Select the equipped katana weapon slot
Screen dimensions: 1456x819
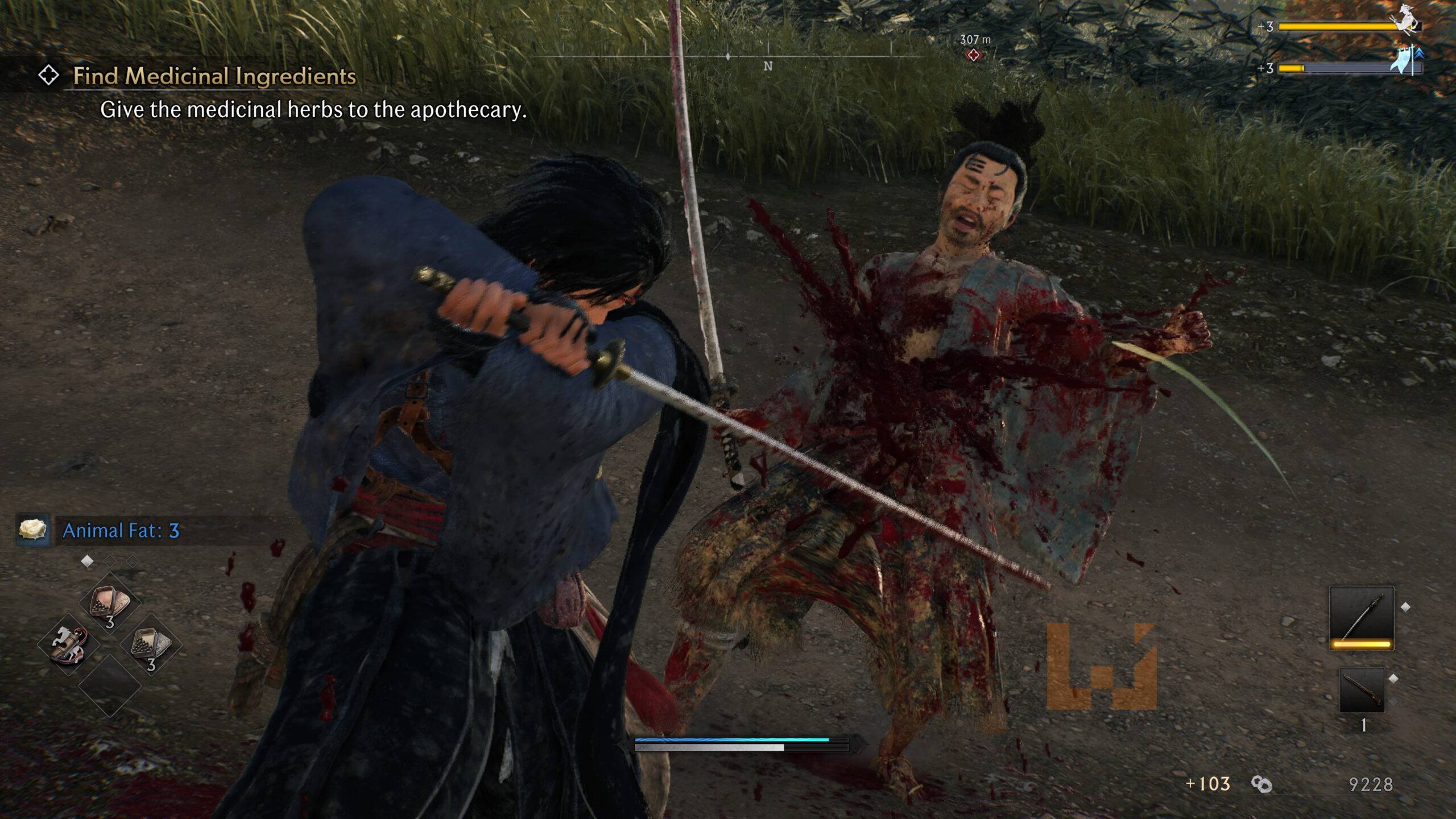pyautogui.click(x=1362, y=618)
